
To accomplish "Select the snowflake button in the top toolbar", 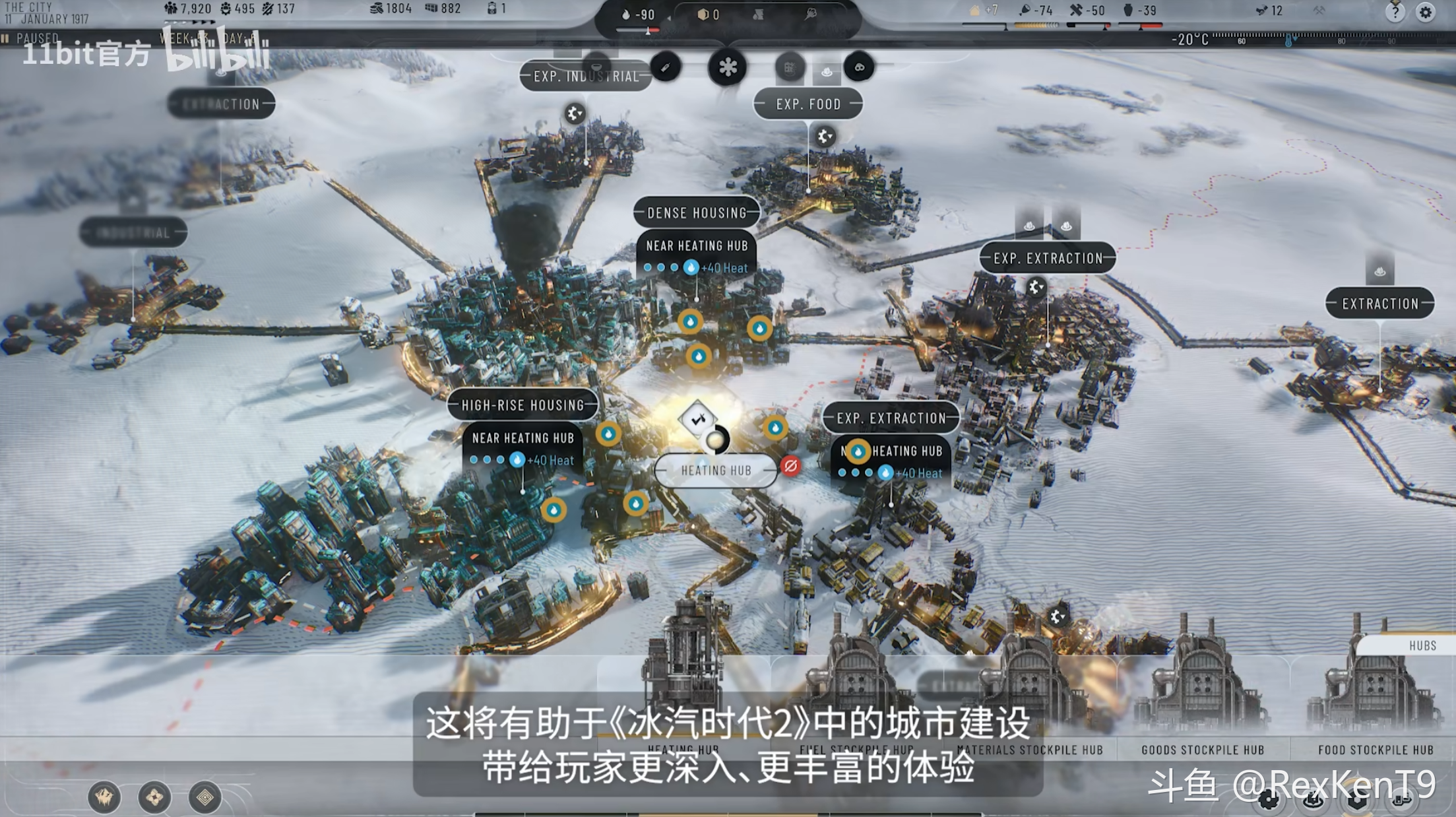I will point(727,67).
